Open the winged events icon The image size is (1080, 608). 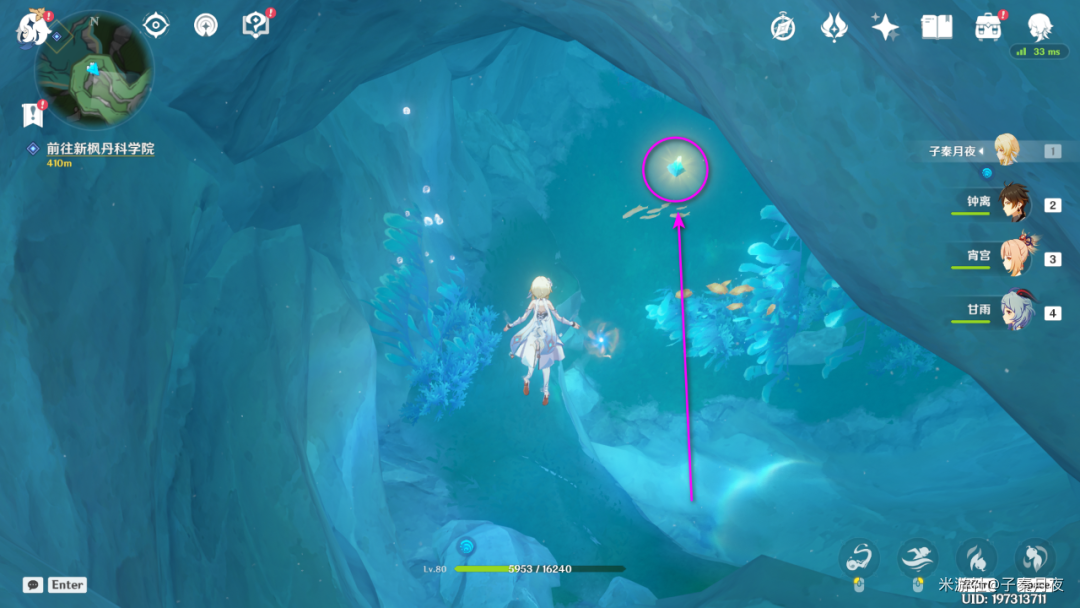834,27
